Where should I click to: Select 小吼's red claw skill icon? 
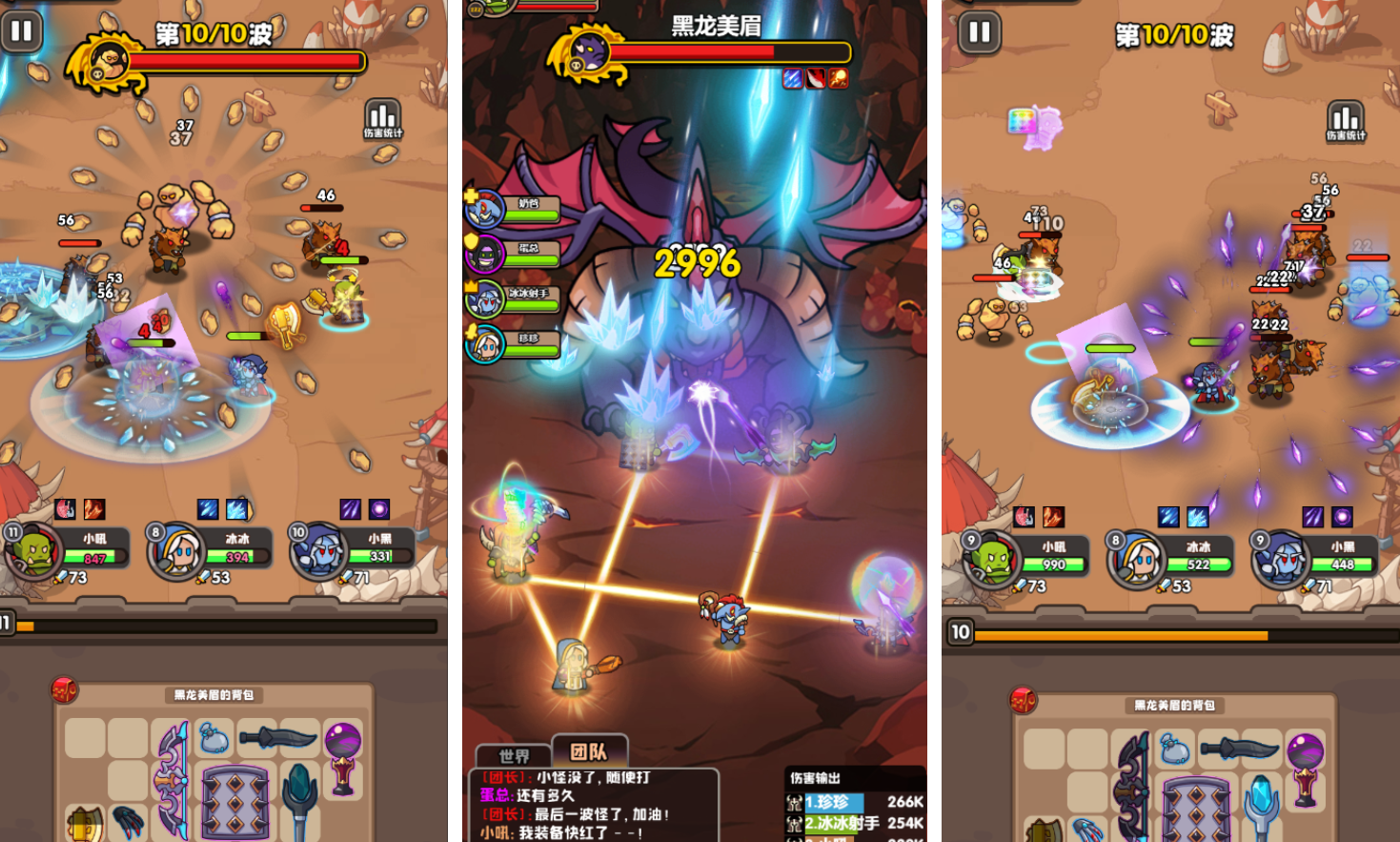[66, 510]
